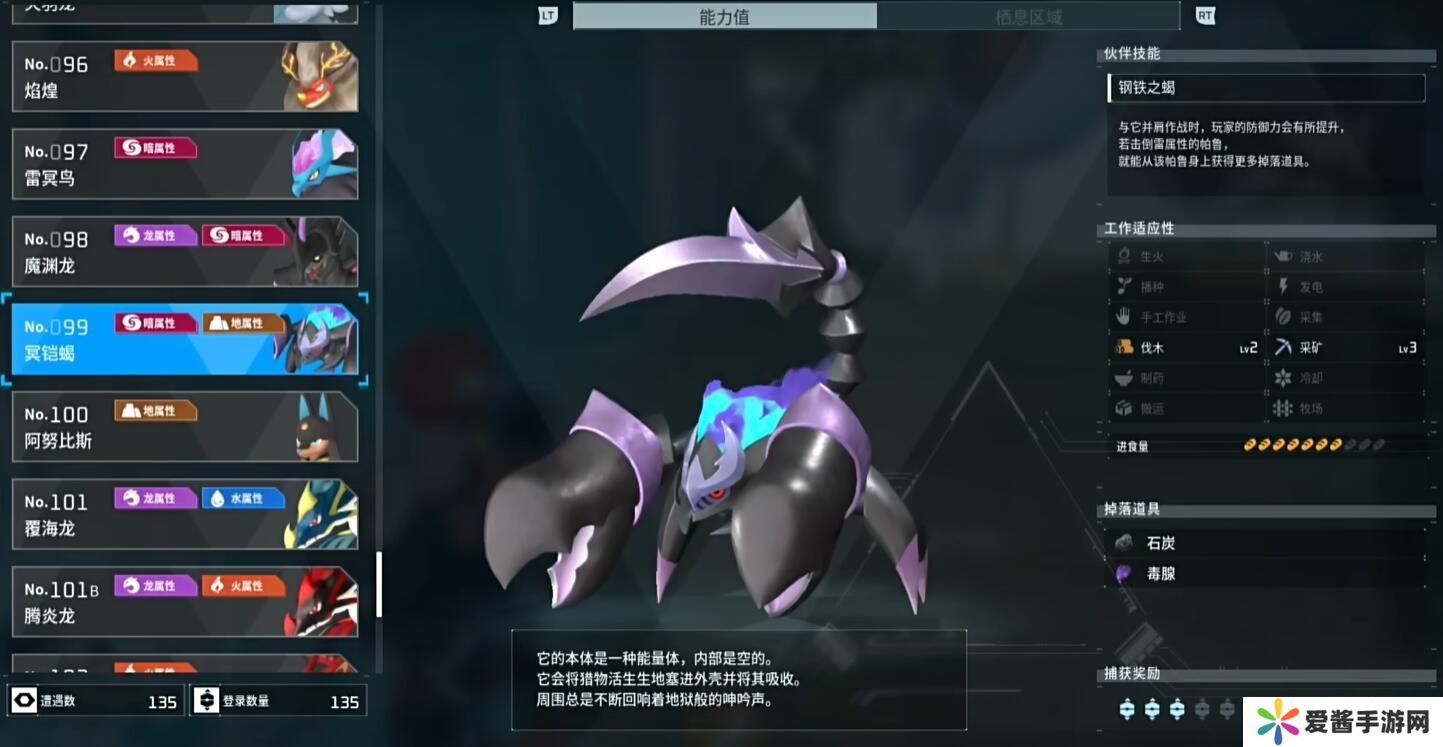Click the 采矿 mining pickaxe icon

coord(1283,346)
